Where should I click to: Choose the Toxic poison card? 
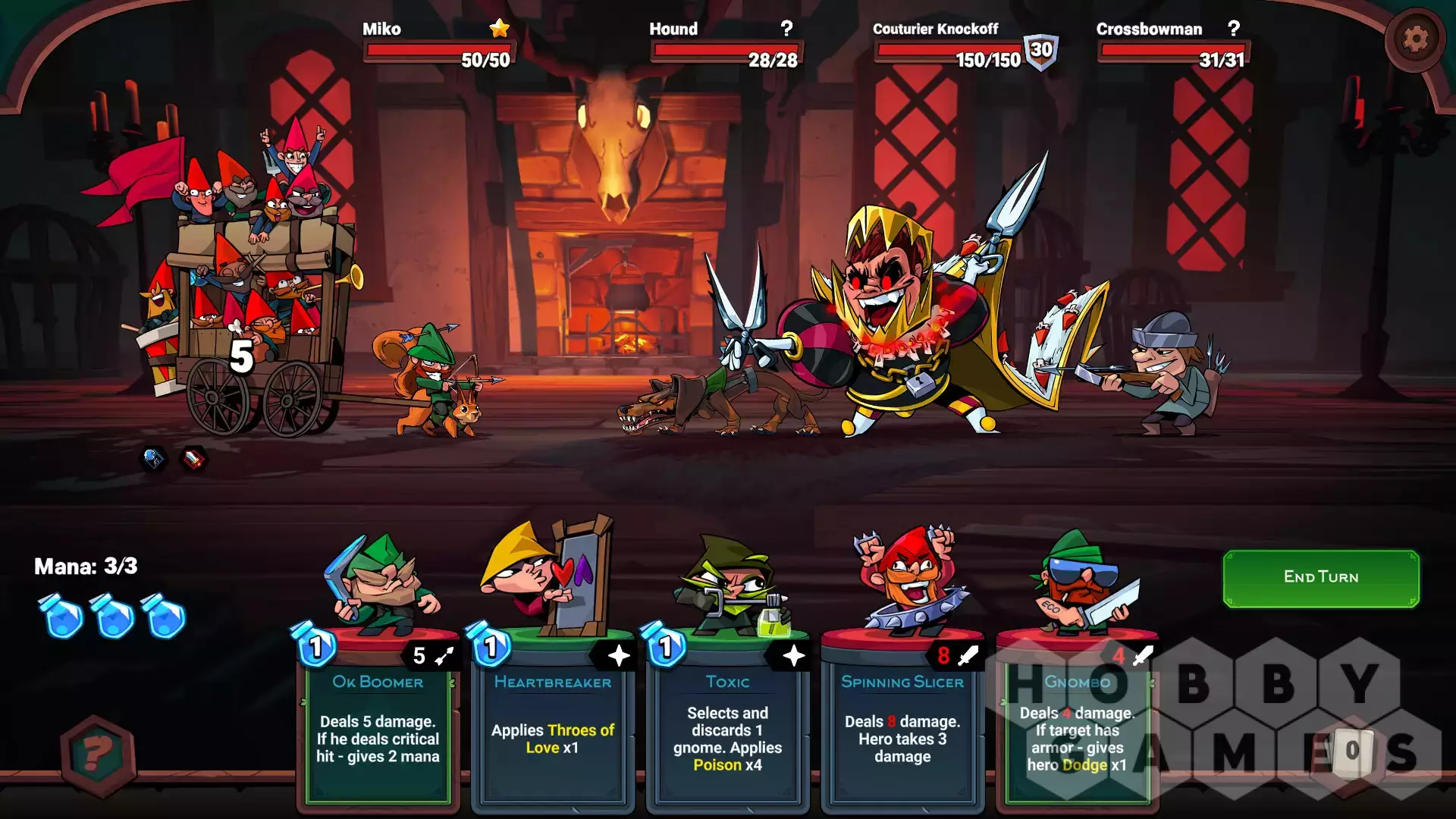(x=727, y=720)
